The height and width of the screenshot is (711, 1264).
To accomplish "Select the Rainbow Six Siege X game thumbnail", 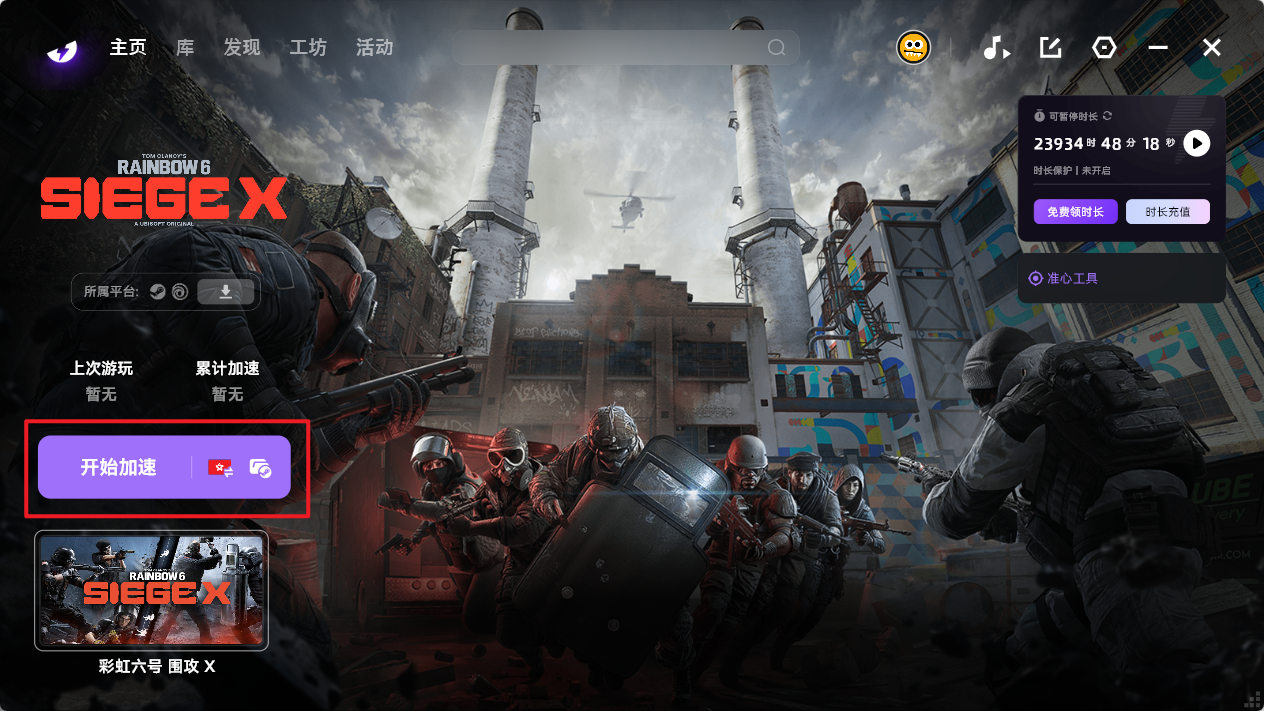I will click(x=151, y=590).
